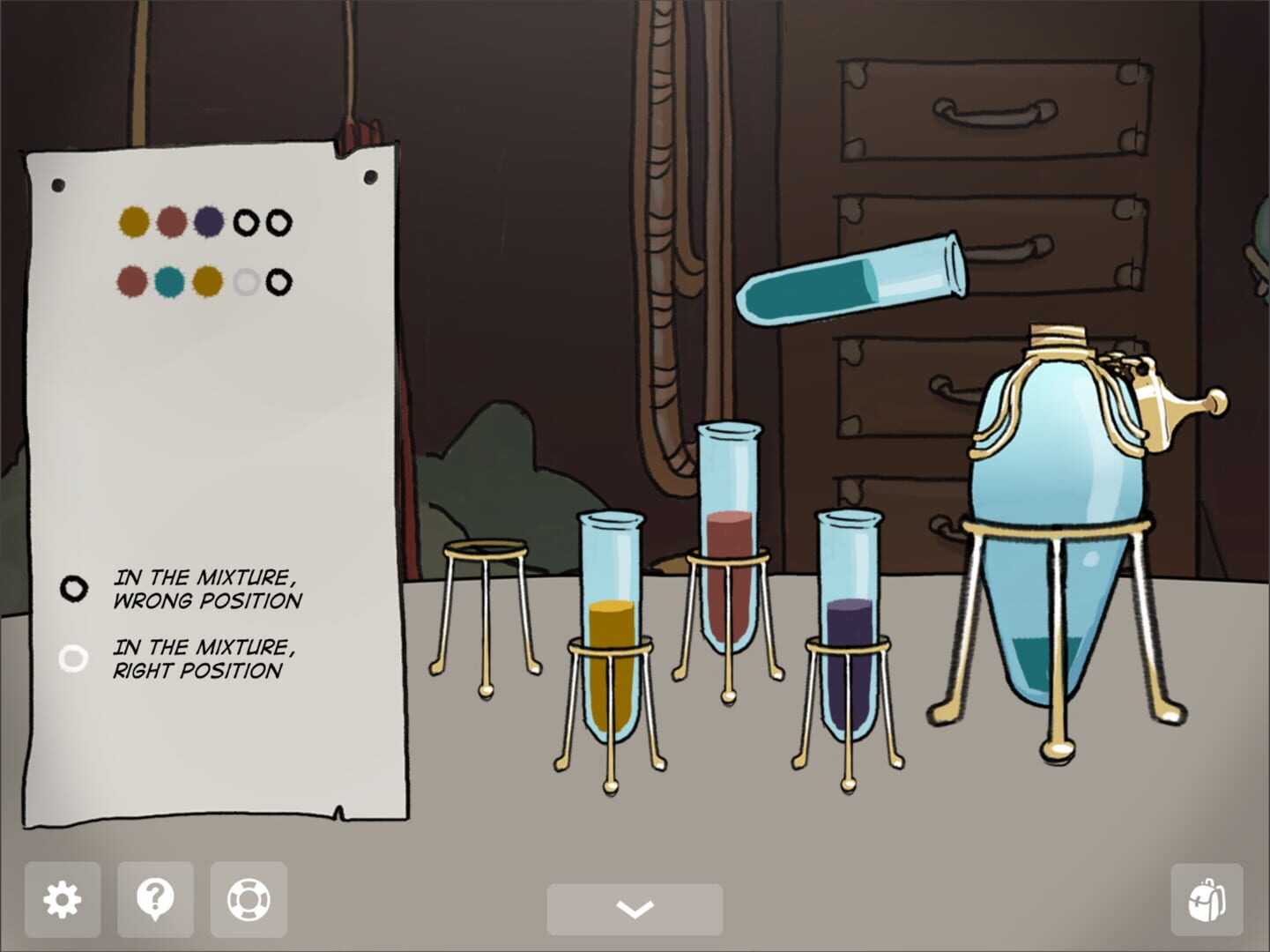Select the floating teal test tube

(x=850, y=282)
